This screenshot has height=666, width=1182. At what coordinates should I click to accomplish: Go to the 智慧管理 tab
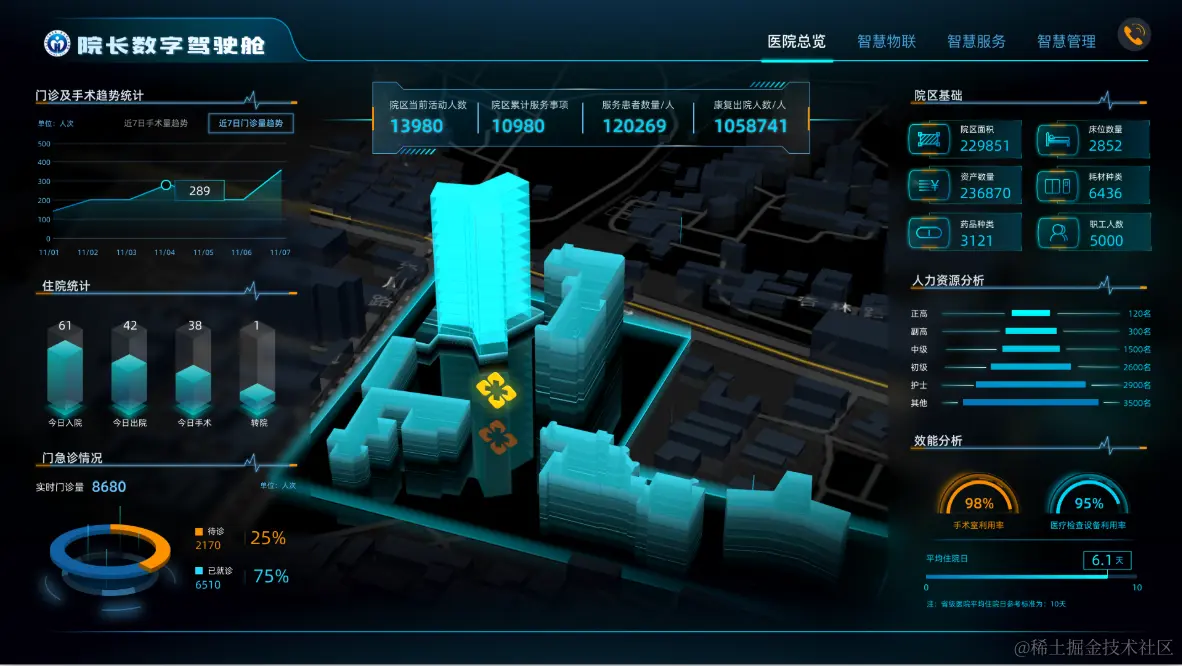click(x=1066, y=41)
